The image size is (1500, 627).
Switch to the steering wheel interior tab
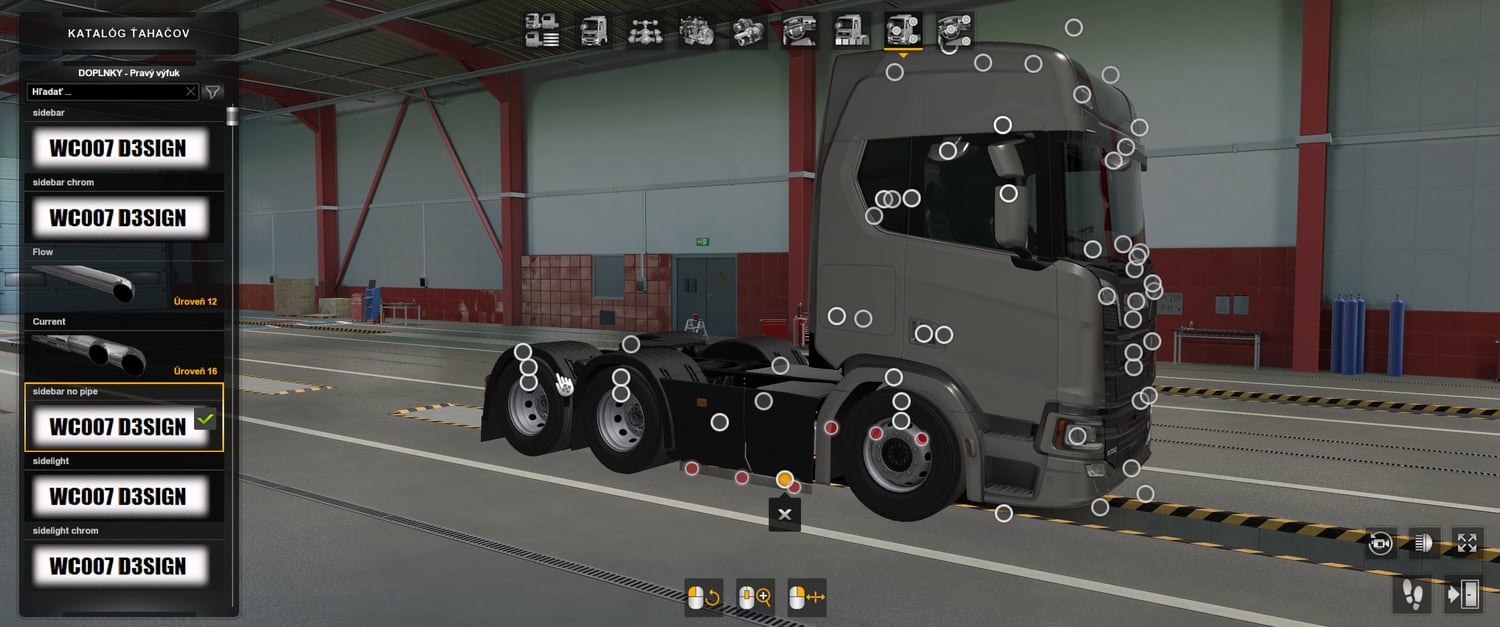click(800, 30)
